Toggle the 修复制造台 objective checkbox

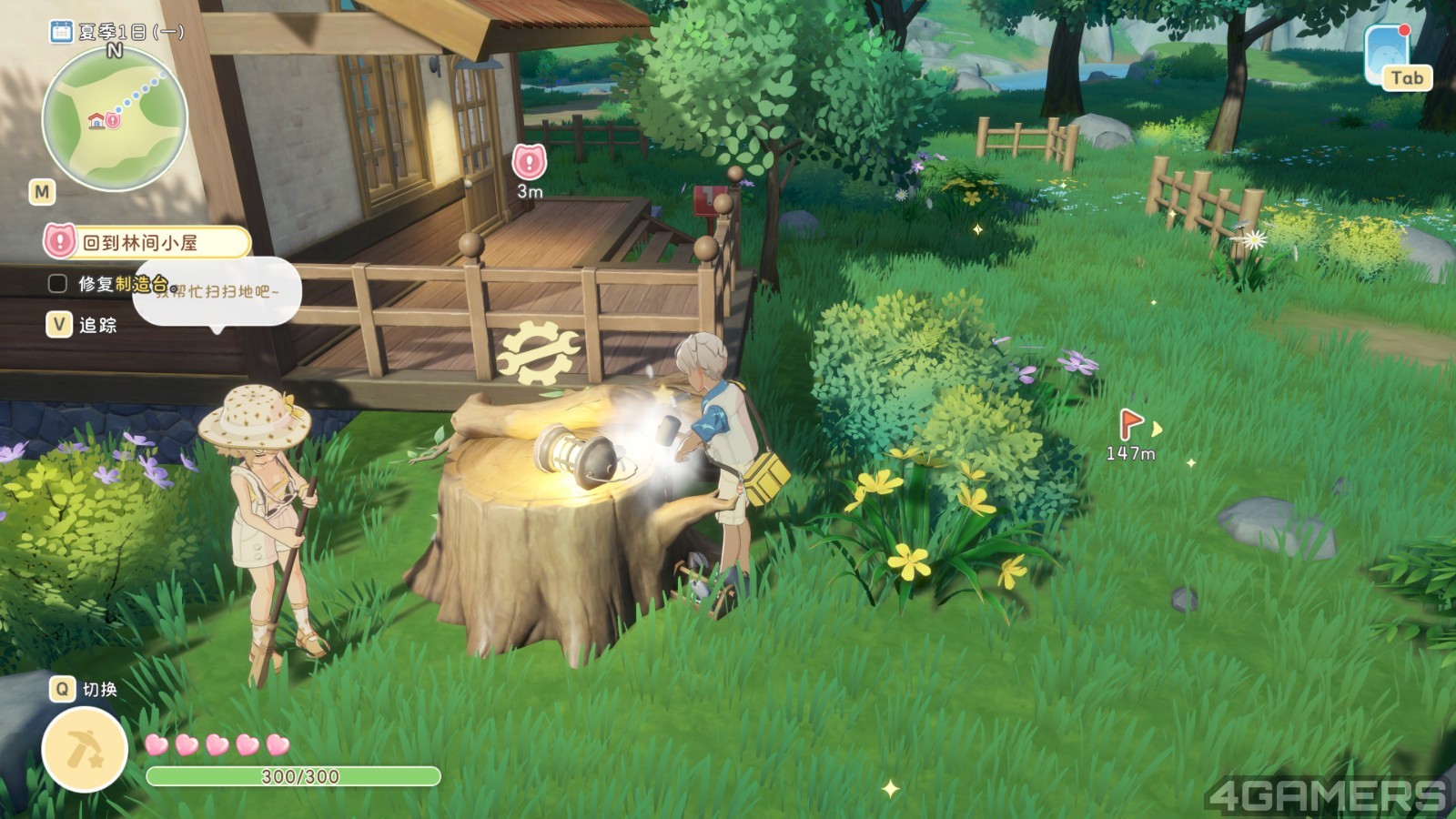[57, 284]
